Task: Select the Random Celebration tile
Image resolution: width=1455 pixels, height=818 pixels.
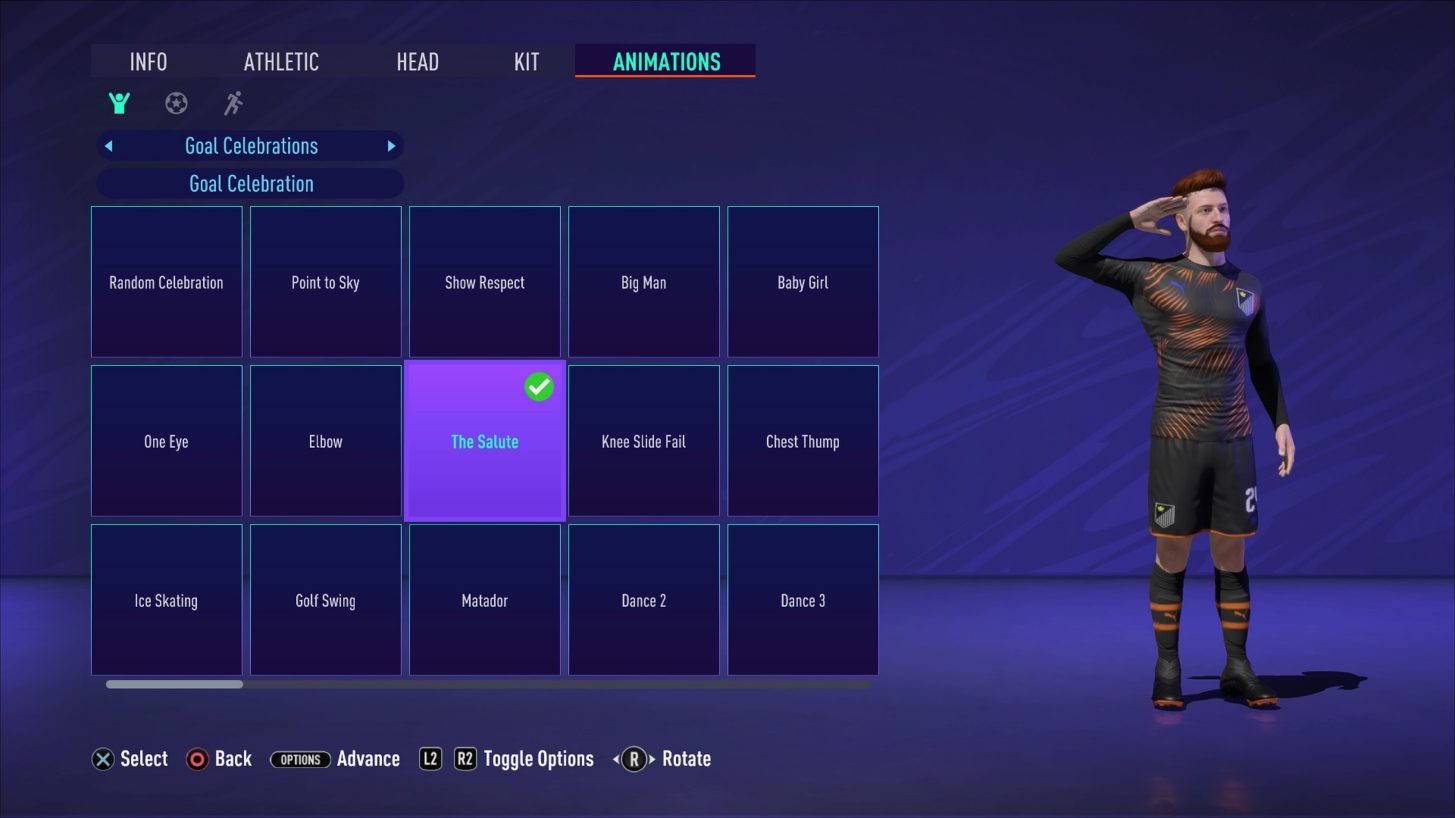Action: [166, 282]
